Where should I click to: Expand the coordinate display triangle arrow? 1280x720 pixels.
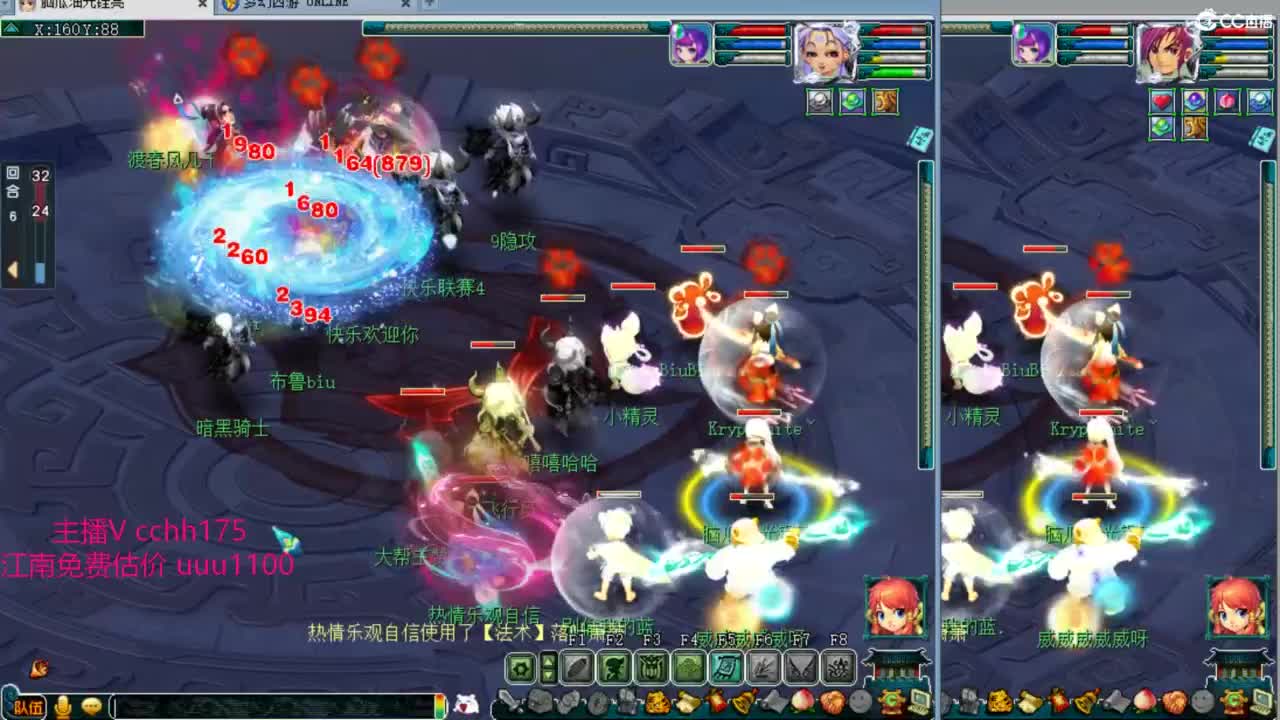click(12, 28)
